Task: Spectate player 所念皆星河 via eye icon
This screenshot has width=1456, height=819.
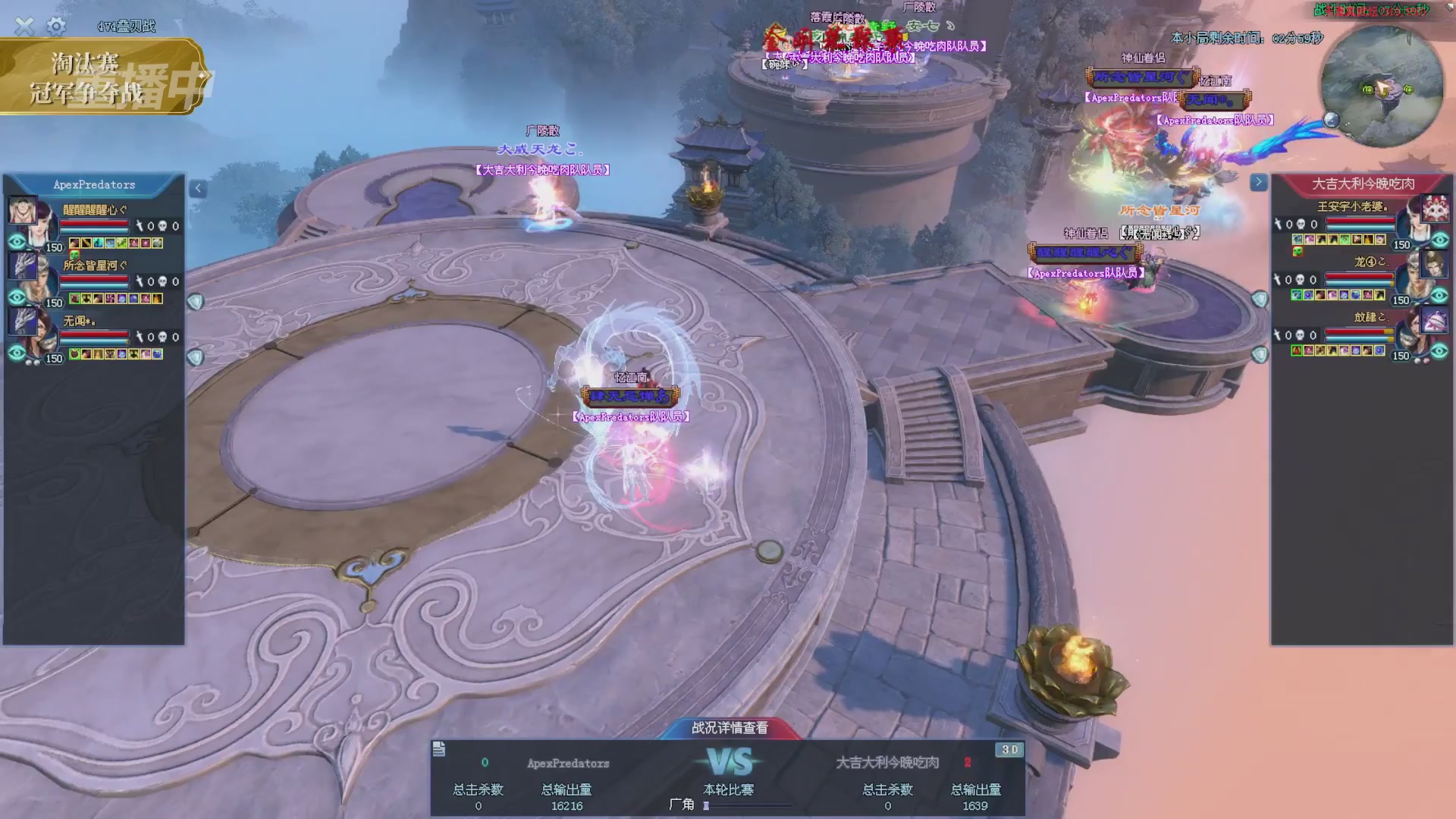Action: [17, 297]
